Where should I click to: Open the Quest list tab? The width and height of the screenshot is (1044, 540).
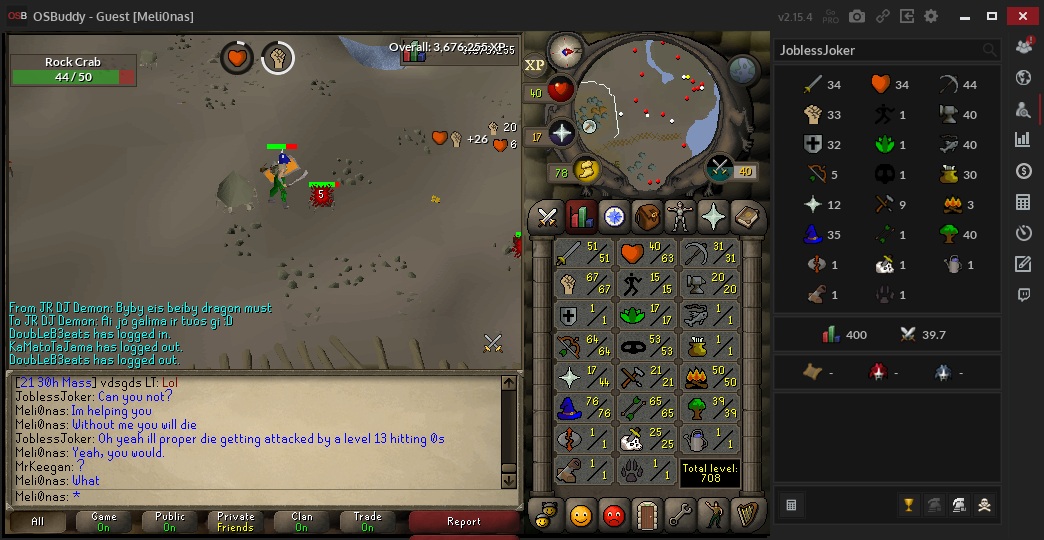coord(613,215)
